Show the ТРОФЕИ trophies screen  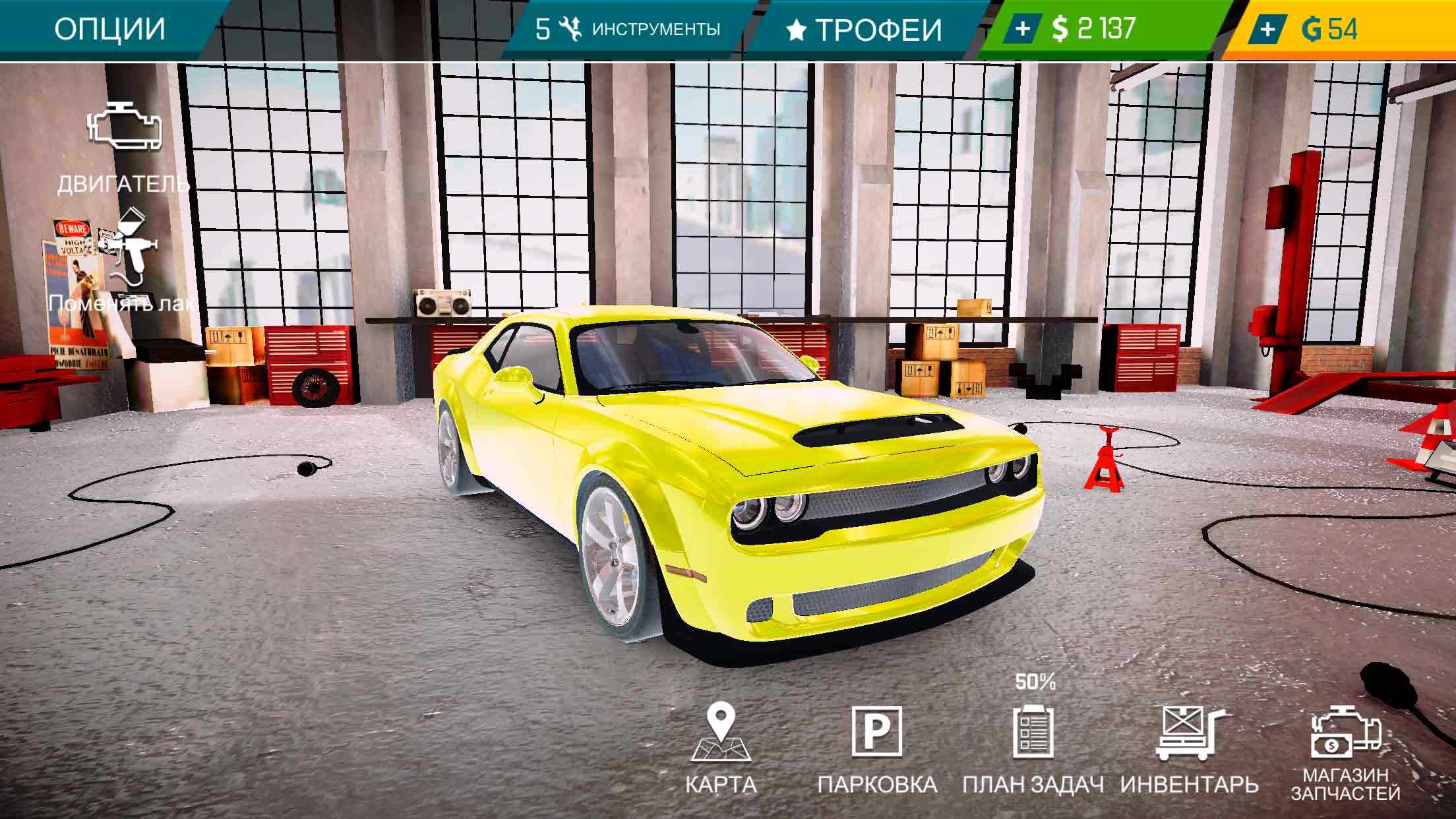(x=864, y=30)
